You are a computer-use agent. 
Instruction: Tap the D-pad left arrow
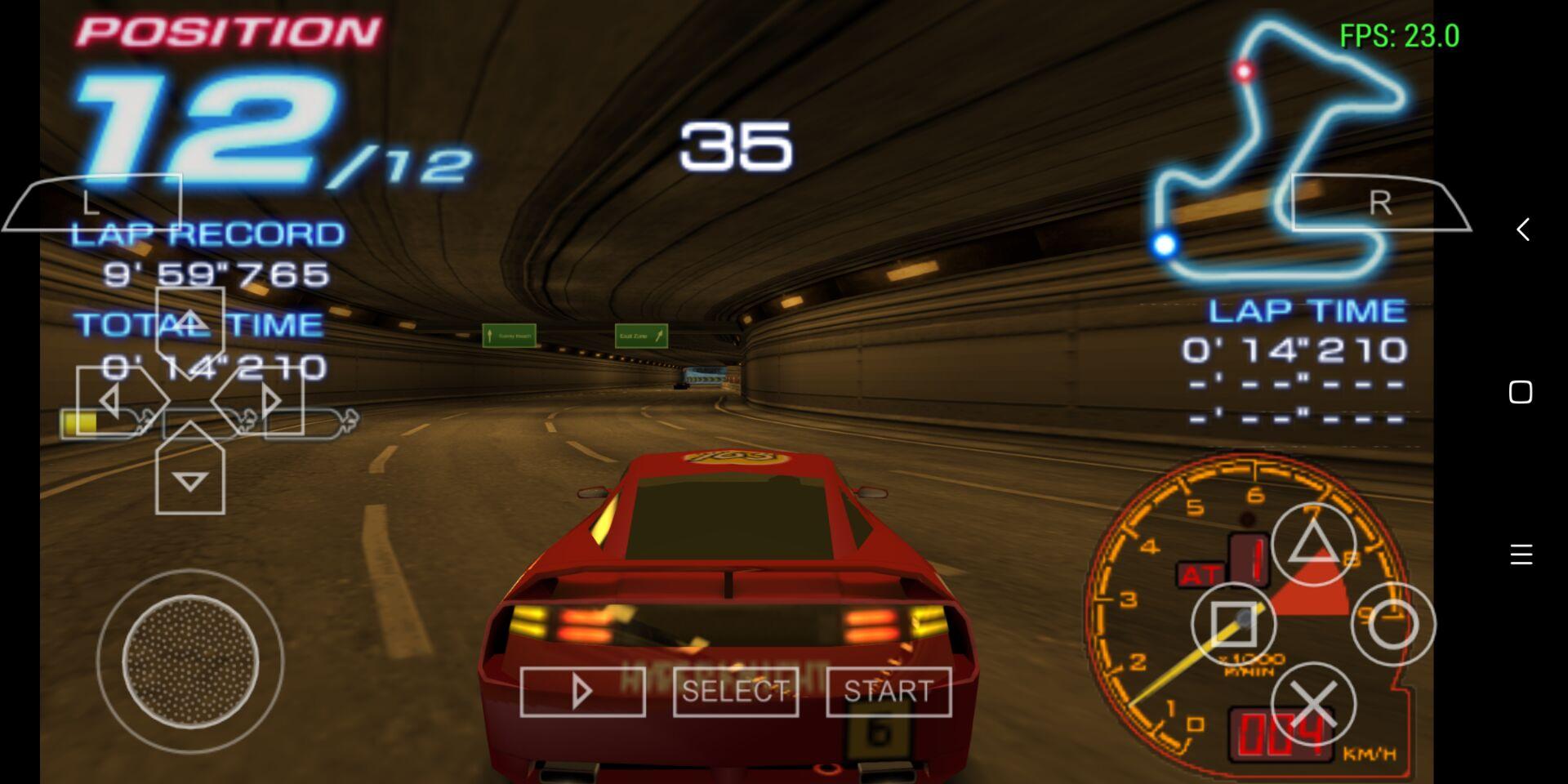[x=110, y=401]
